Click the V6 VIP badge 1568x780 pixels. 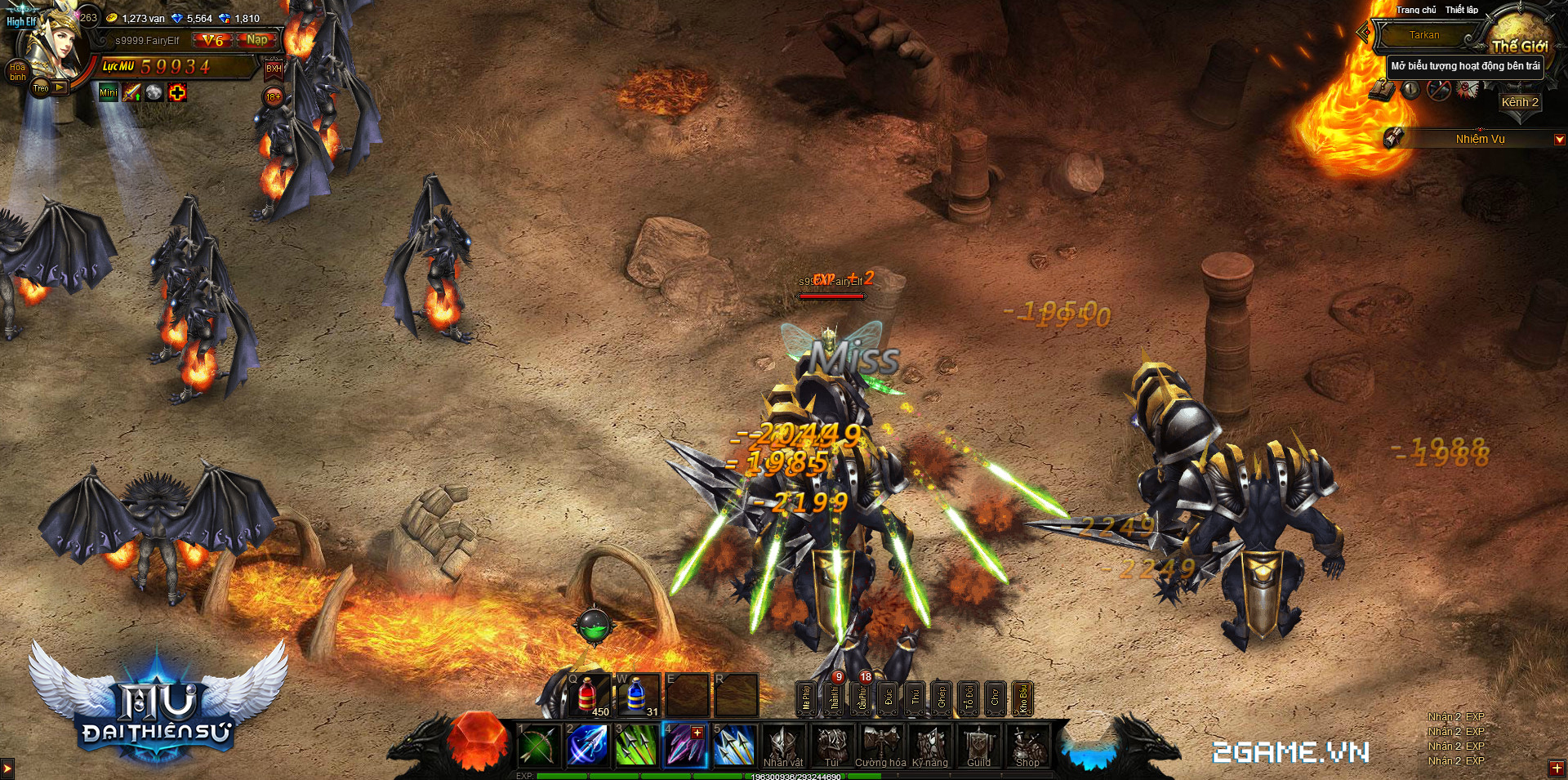(x=212, y=40)
